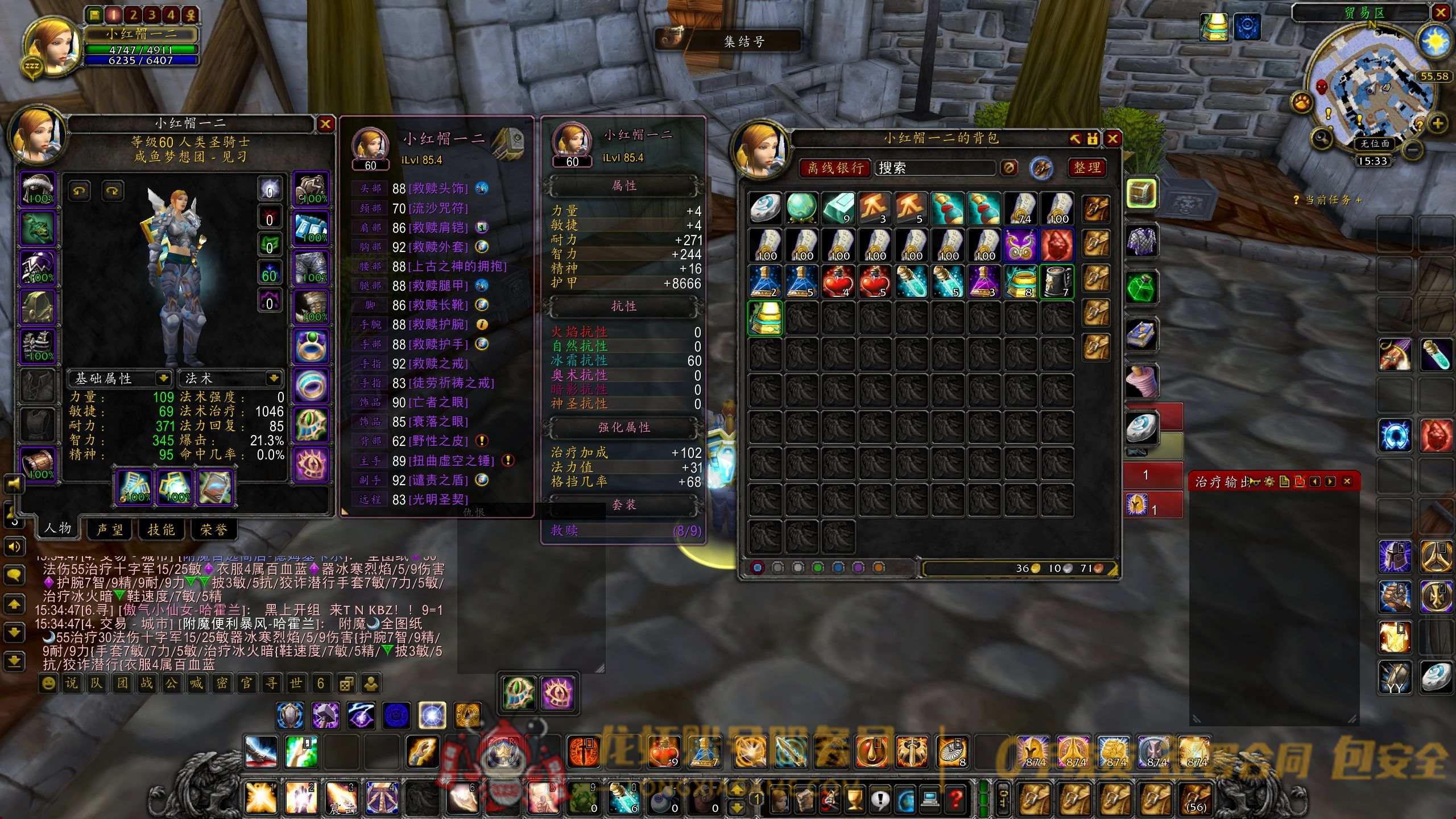This screenshot has width=1456, height=819.
Task: Click the 搜索 bag search field
Action: [x=934, y=168]
